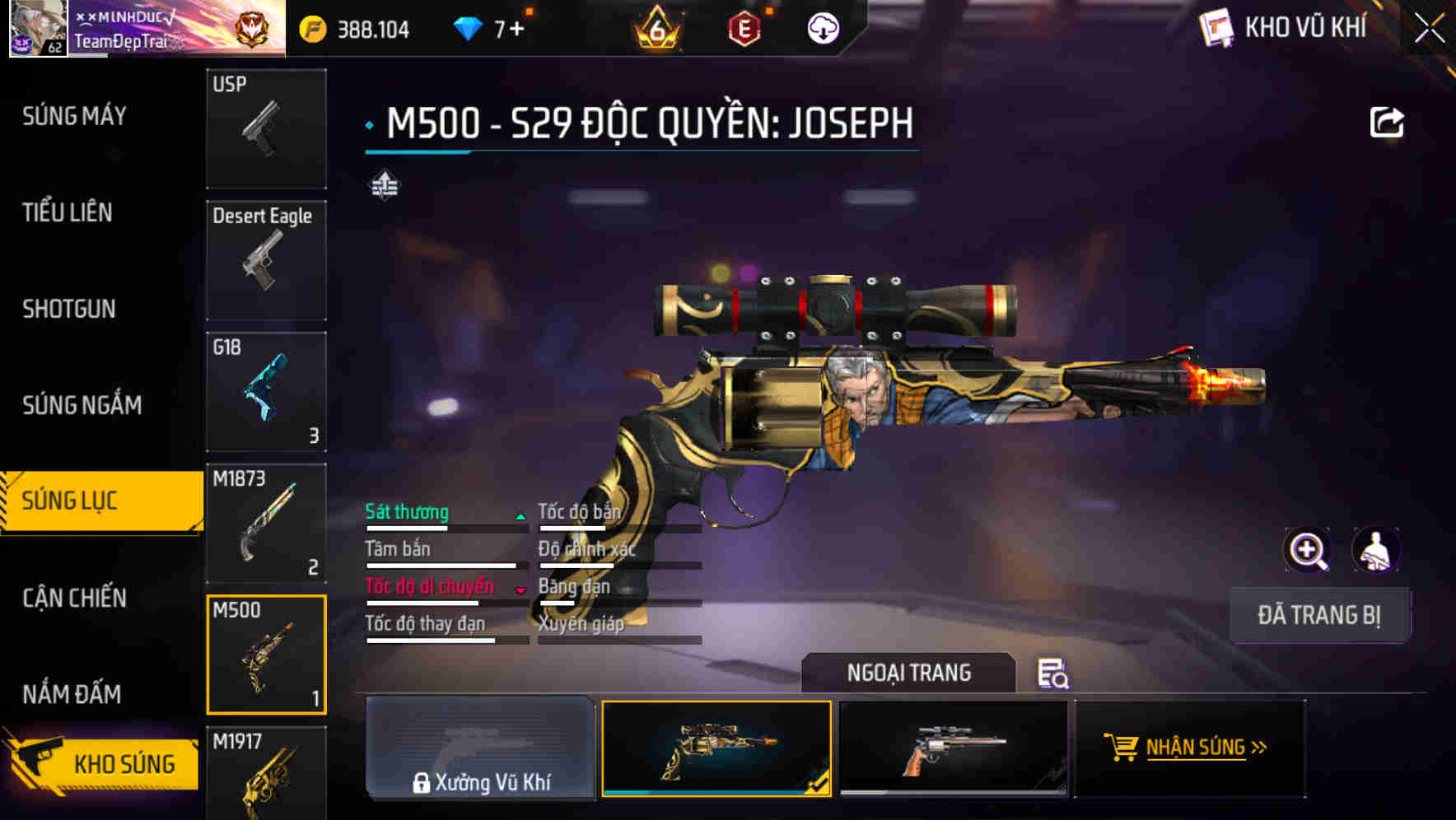Preview weapon on character using person icon
The width and height of the screenshot is (1456, 820).
coord(1374,550)
